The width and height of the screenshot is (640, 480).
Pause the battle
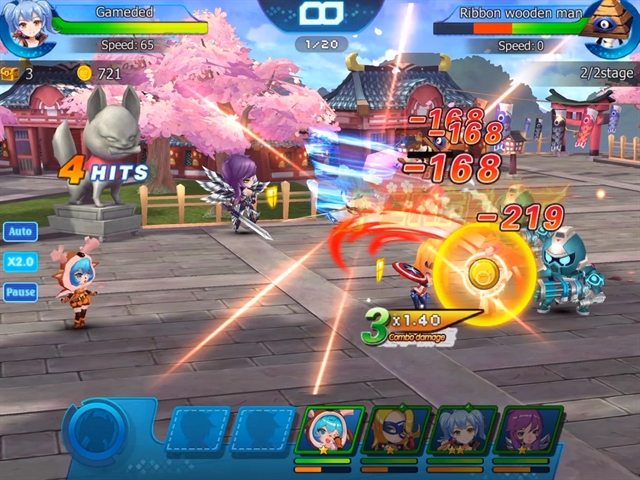pyautogui.click(x=20, y=292)
